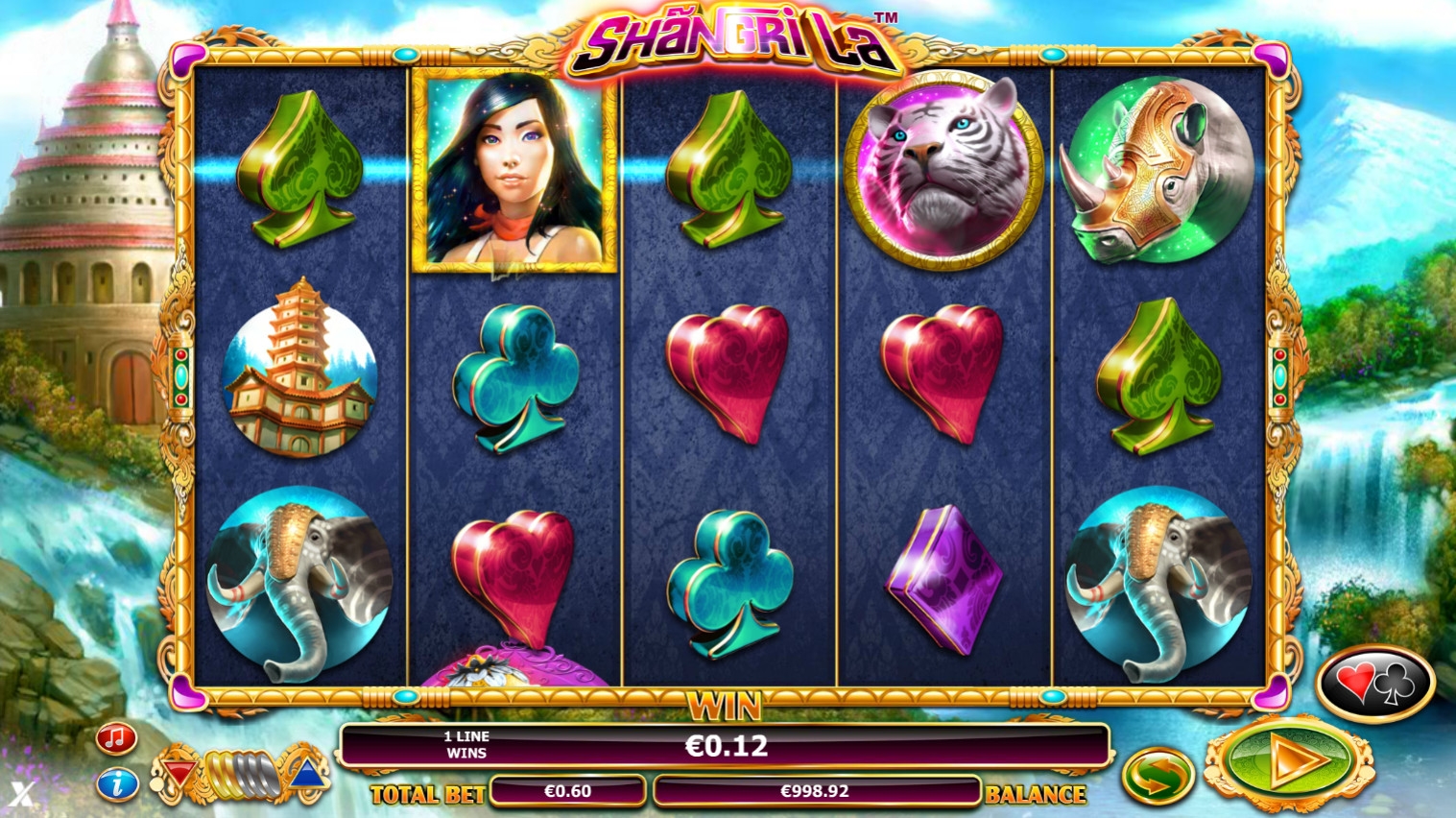Open the blue info paytable button

(117, 784)
